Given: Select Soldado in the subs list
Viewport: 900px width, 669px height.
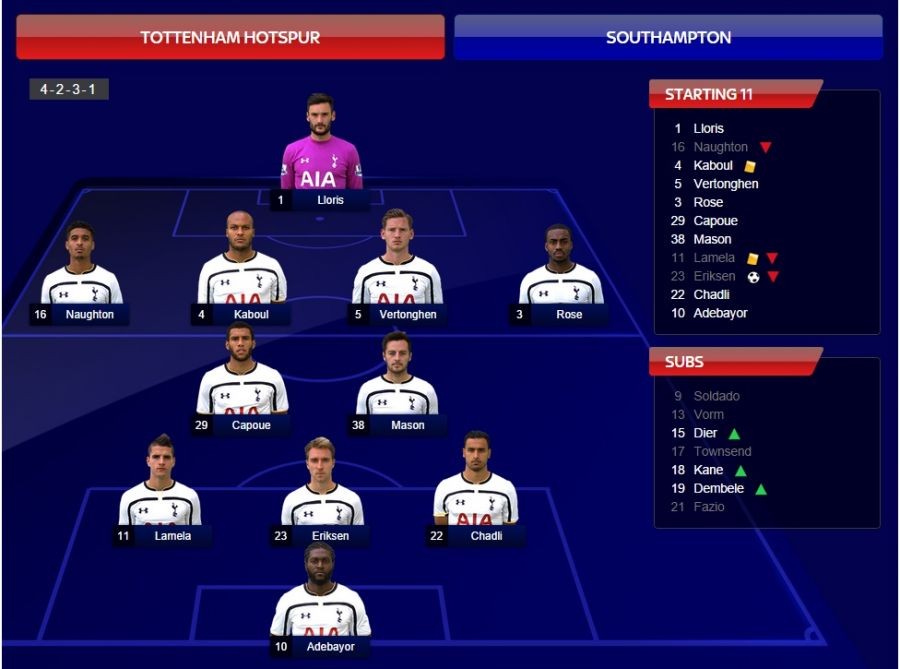Looking at the screenshot, I should click(x=716, y=396).
